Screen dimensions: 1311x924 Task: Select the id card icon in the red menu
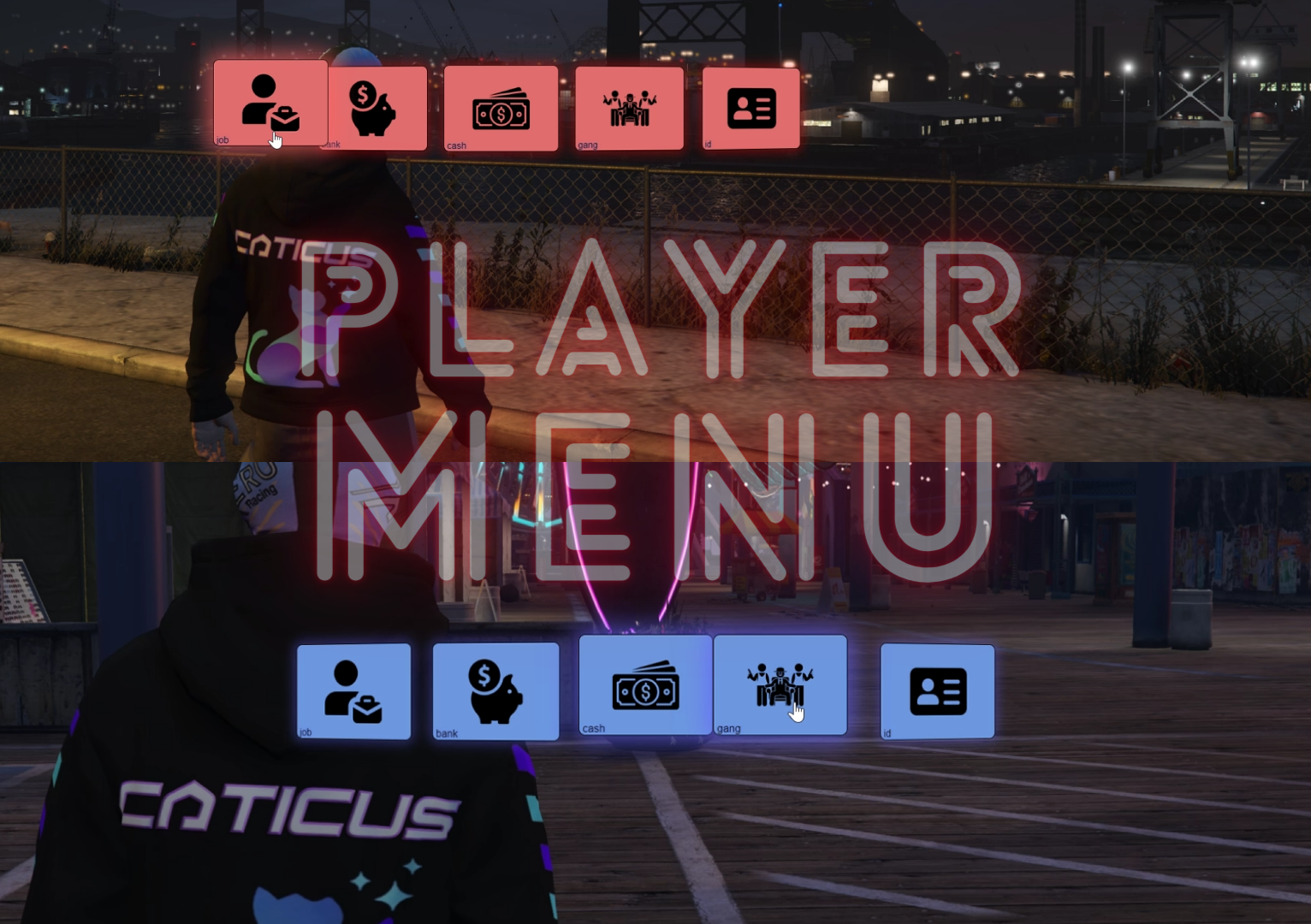pyautogui.click(x=750, y=107)
